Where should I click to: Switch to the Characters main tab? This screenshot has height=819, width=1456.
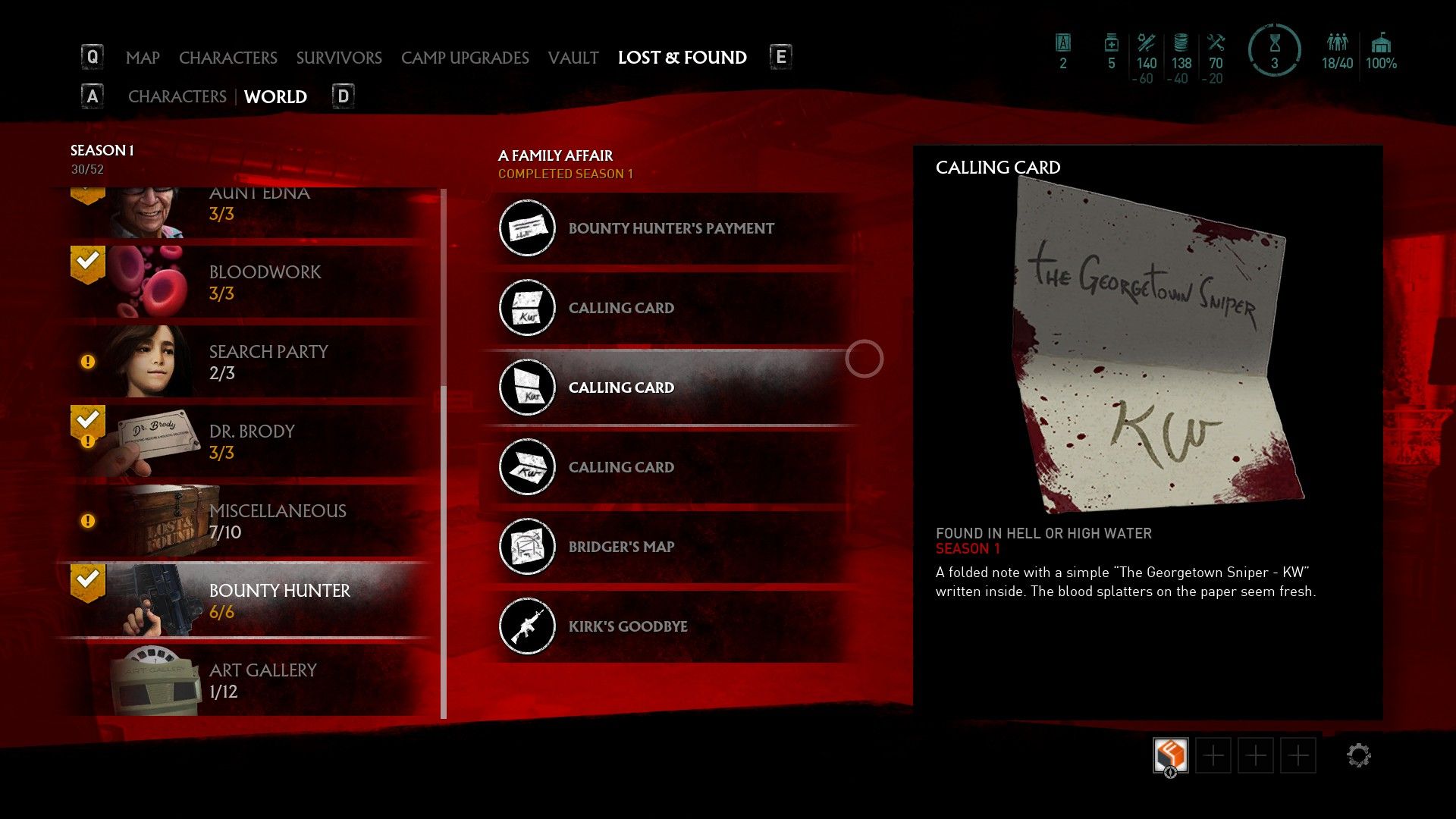[x=227, y=58]
